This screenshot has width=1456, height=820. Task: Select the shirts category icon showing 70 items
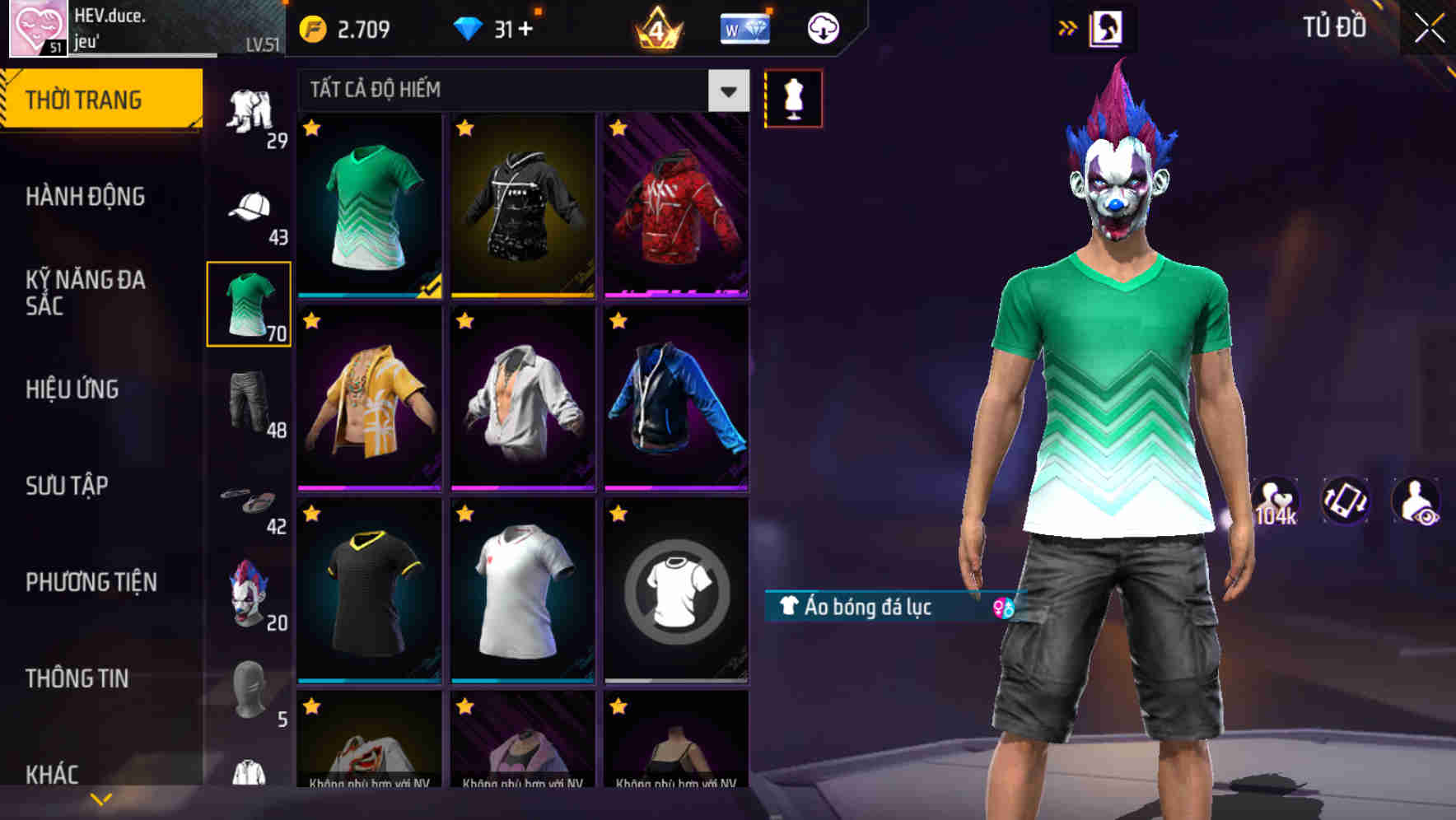point(248,301)
